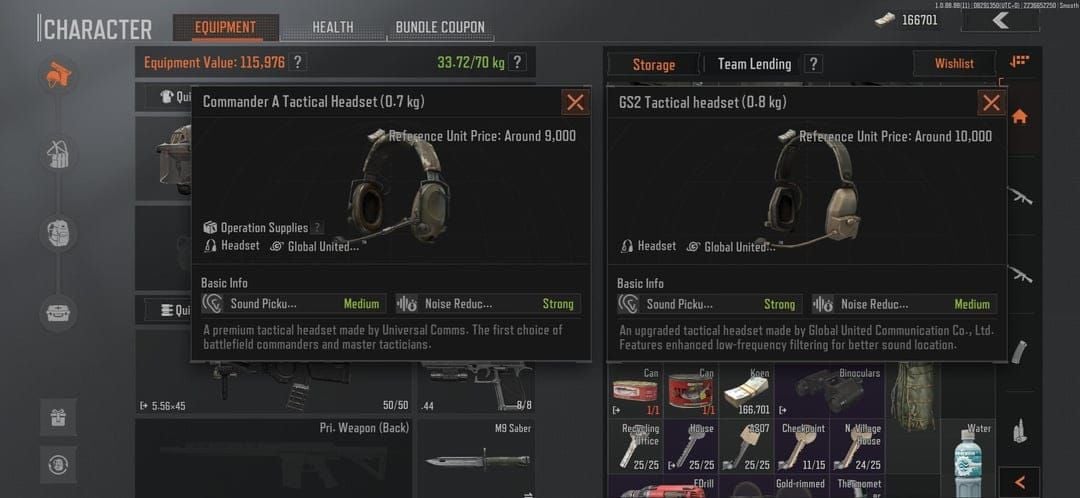Switch to the Health tab
This screenshot has width=1080, height=498.
point(332,27)
